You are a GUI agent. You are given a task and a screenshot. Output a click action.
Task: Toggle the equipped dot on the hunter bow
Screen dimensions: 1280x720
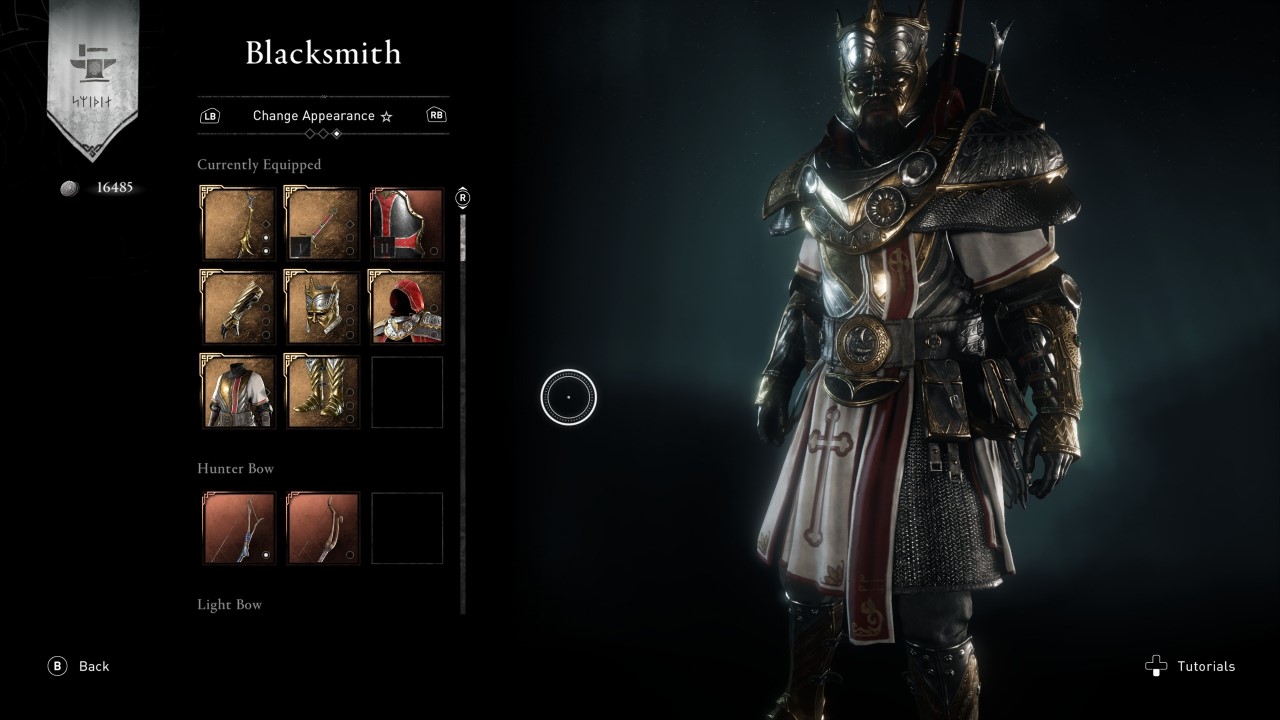(x=266, y=555)
